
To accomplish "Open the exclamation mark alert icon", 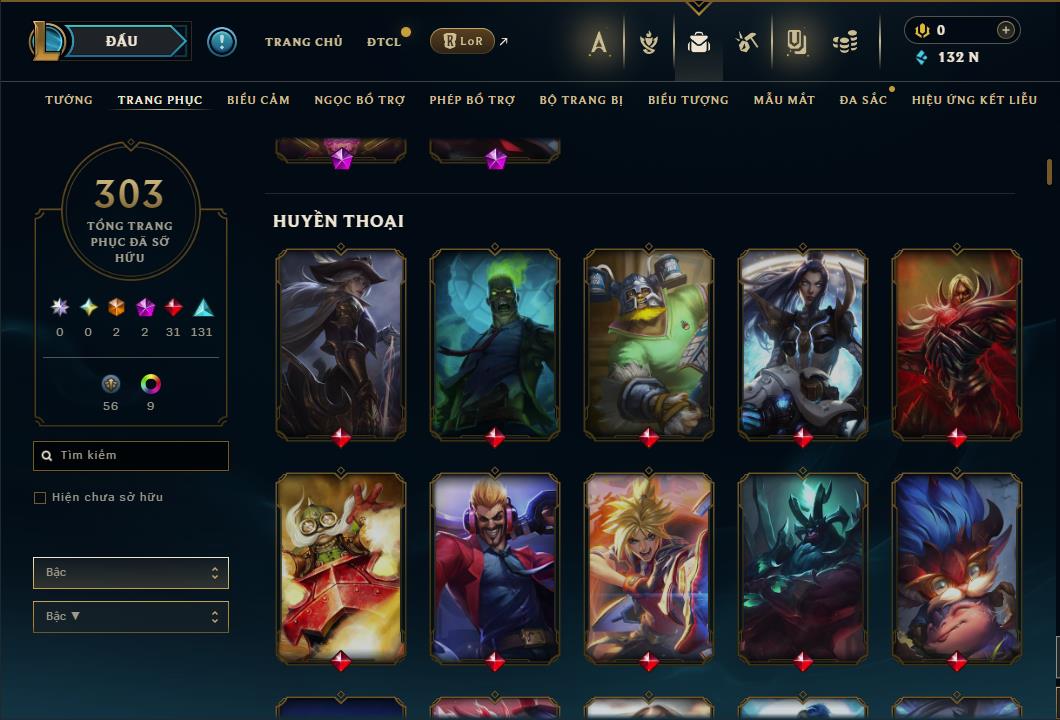I will tap(222, 42).
